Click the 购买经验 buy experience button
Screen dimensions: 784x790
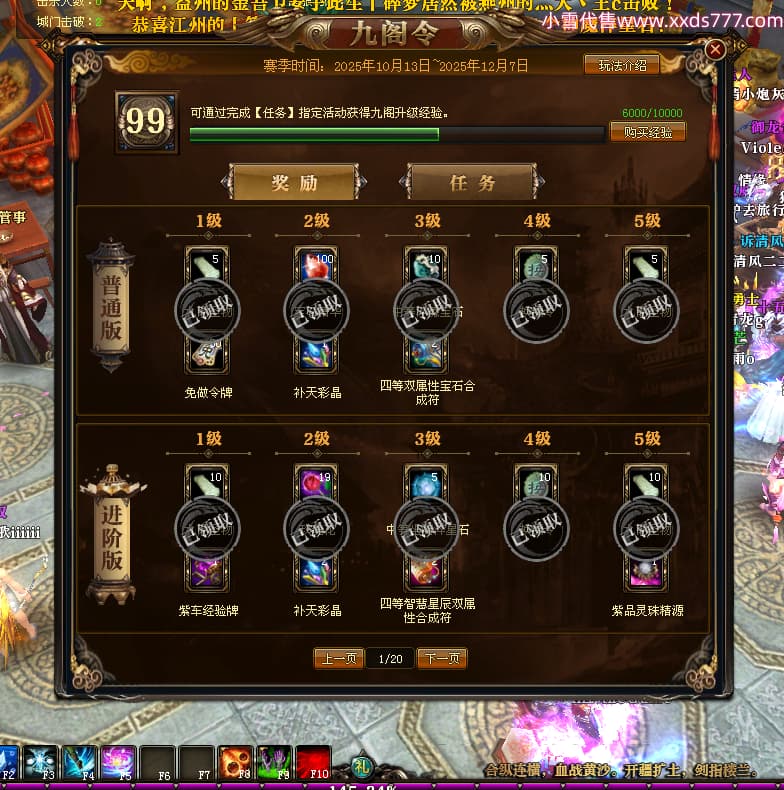(x=647, y=132)
